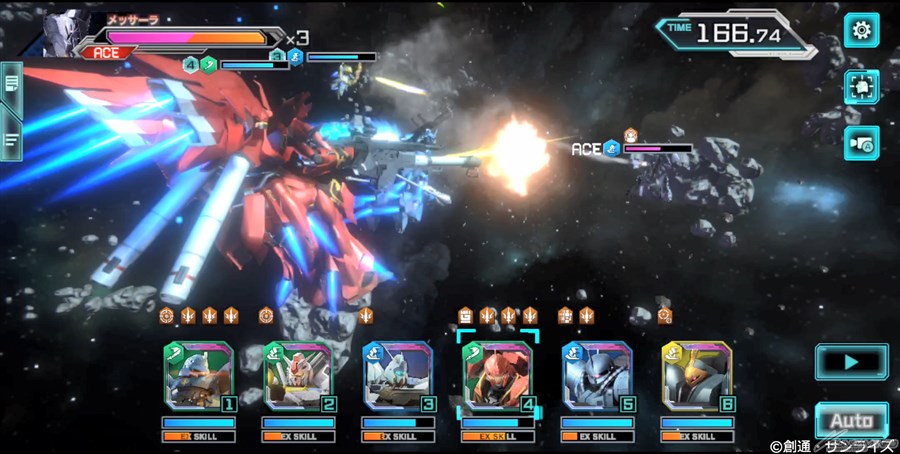Choose unit card number 3
This screenshot has width=900, height=454.
(399, 376)
